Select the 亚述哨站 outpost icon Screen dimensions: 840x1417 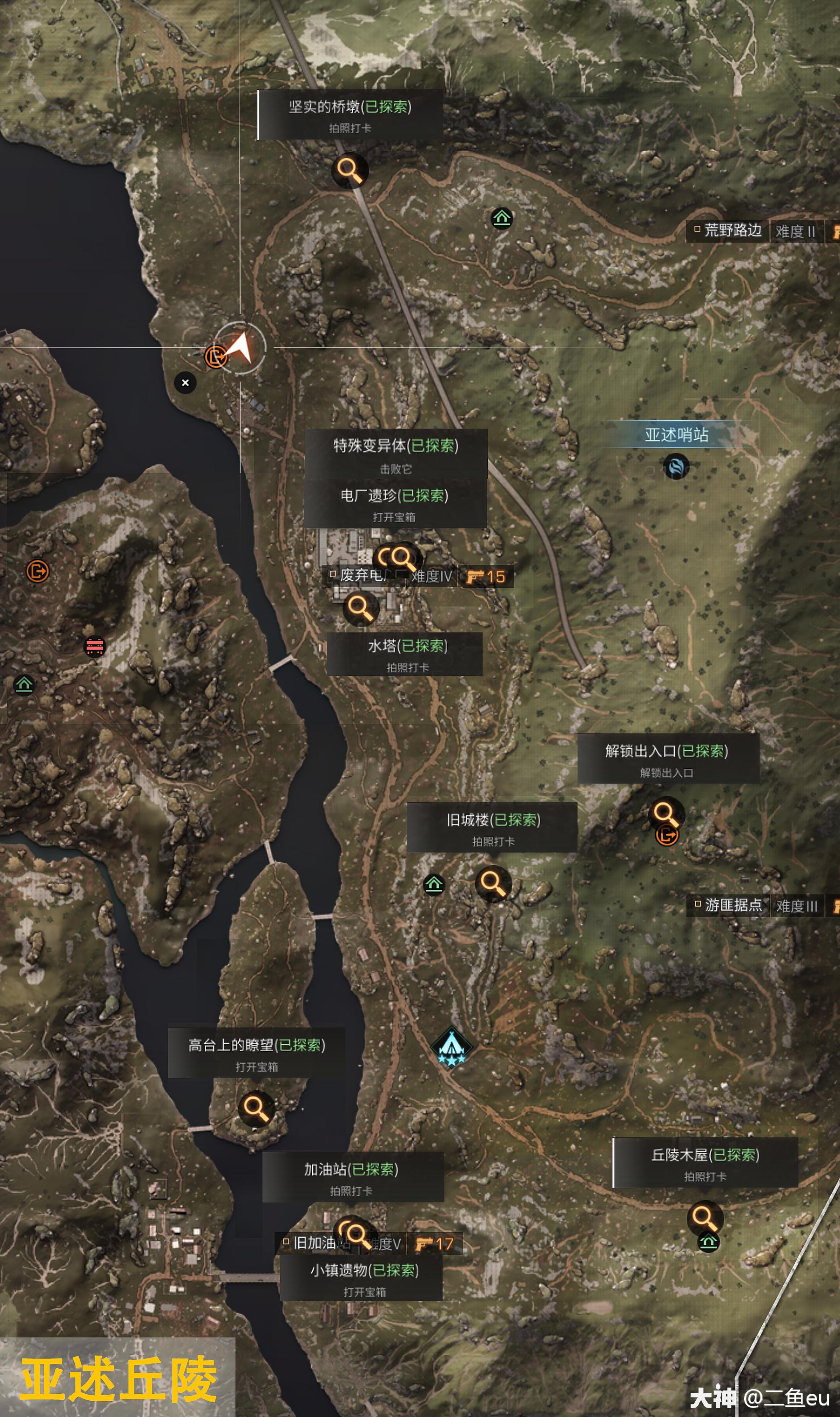(676, 467)
